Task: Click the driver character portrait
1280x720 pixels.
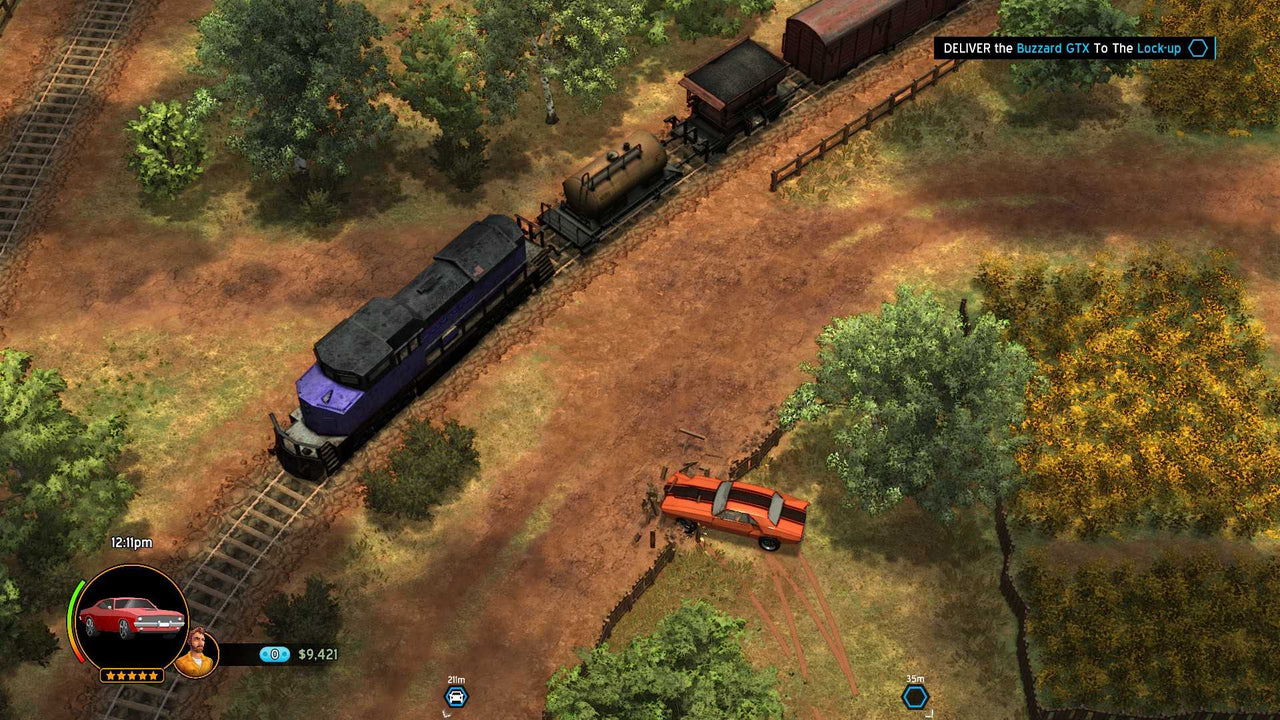Action: [199, 651]
